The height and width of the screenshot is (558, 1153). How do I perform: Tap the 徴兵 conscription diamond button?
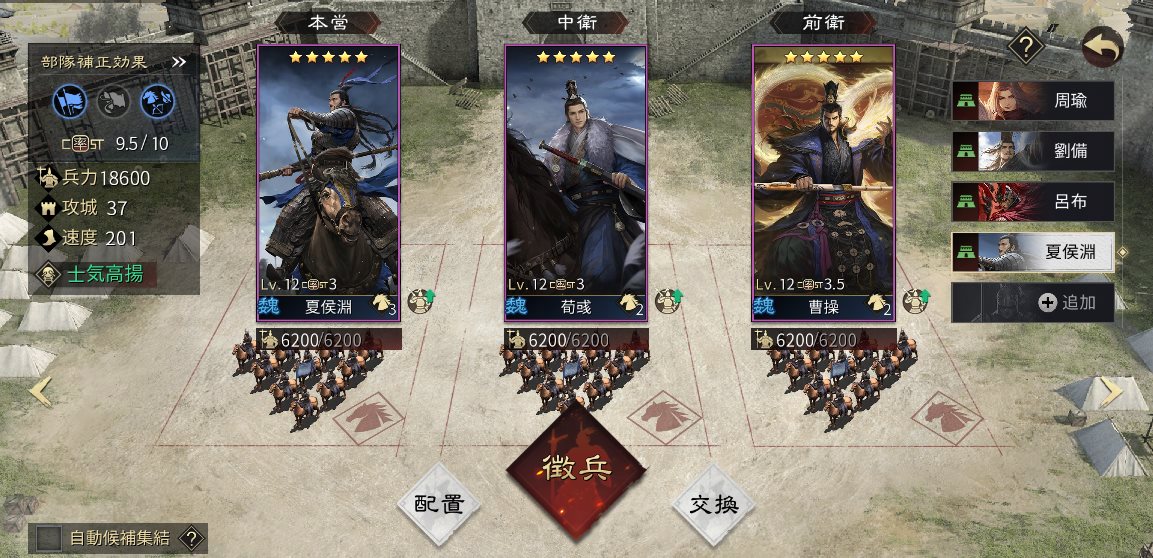pos(575,469)
